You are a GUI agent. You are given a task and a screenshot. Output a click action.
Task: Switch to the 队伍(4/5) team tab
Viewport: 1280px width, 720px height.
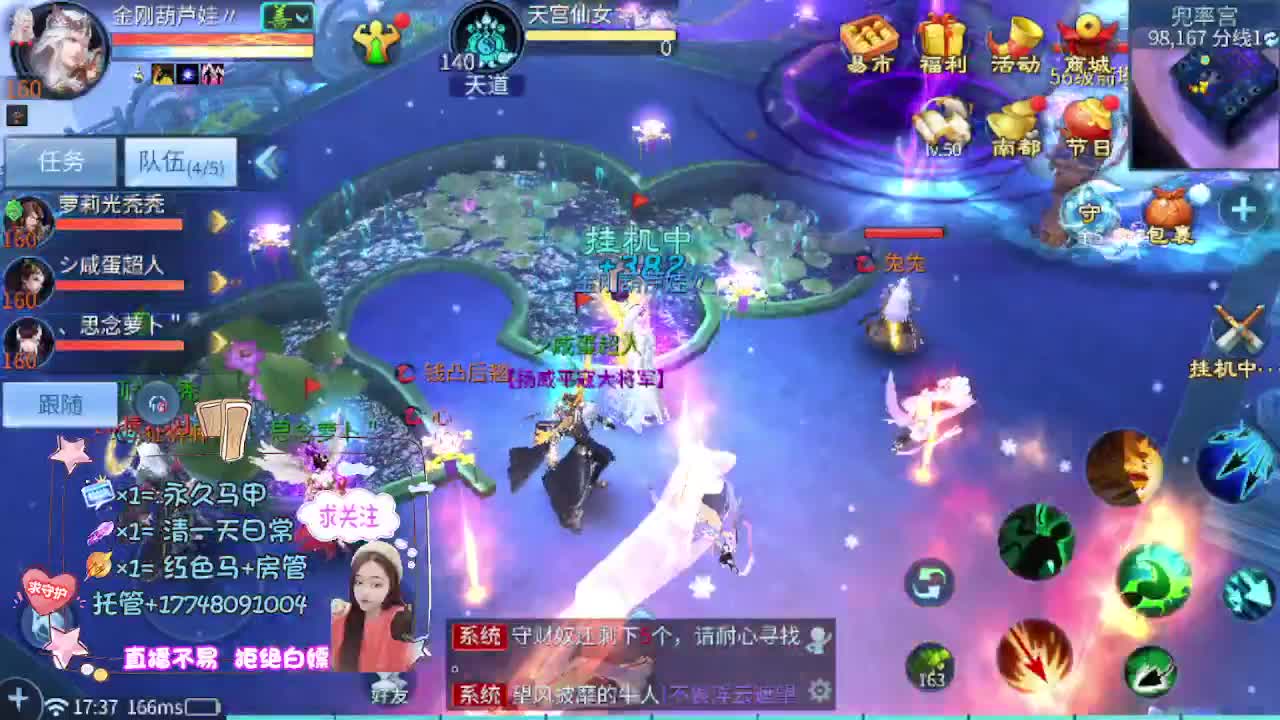pos(178,162)
